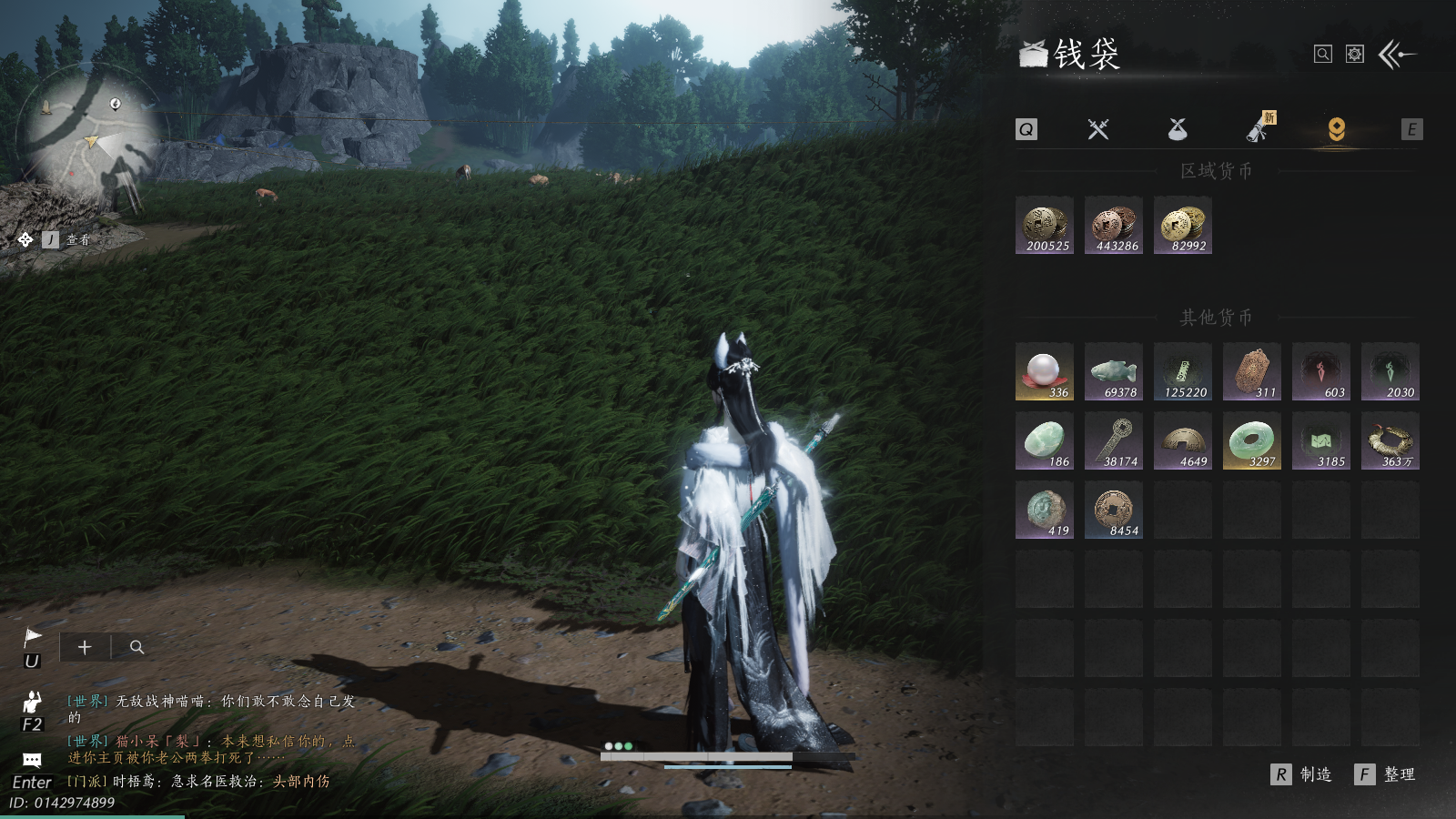
Task: Switch to the pouch items tab
Action: point(1178,130)
